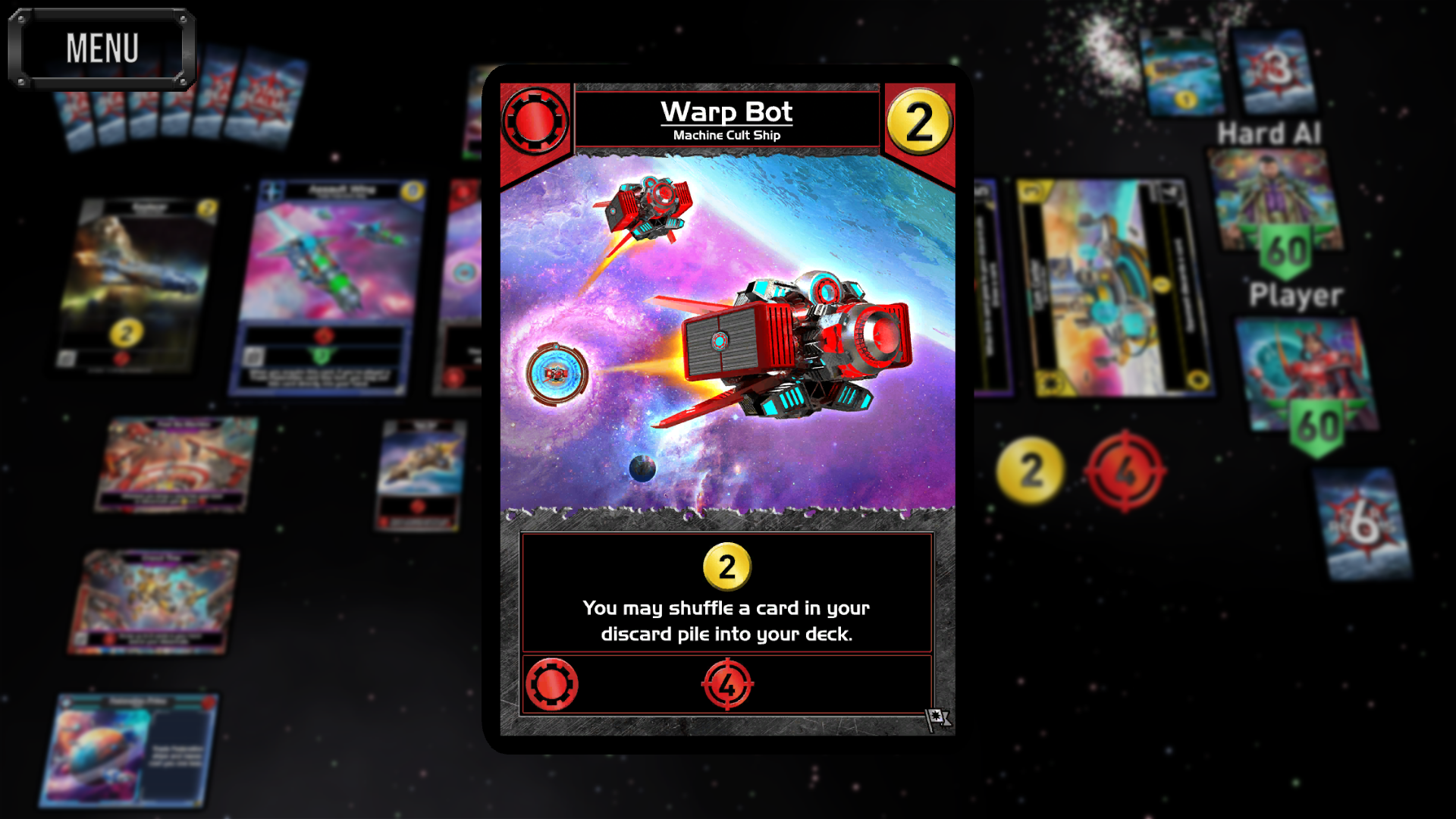Open the MENU panel
Viewport: 1456px width, 819px height.
tap(102, 47)
